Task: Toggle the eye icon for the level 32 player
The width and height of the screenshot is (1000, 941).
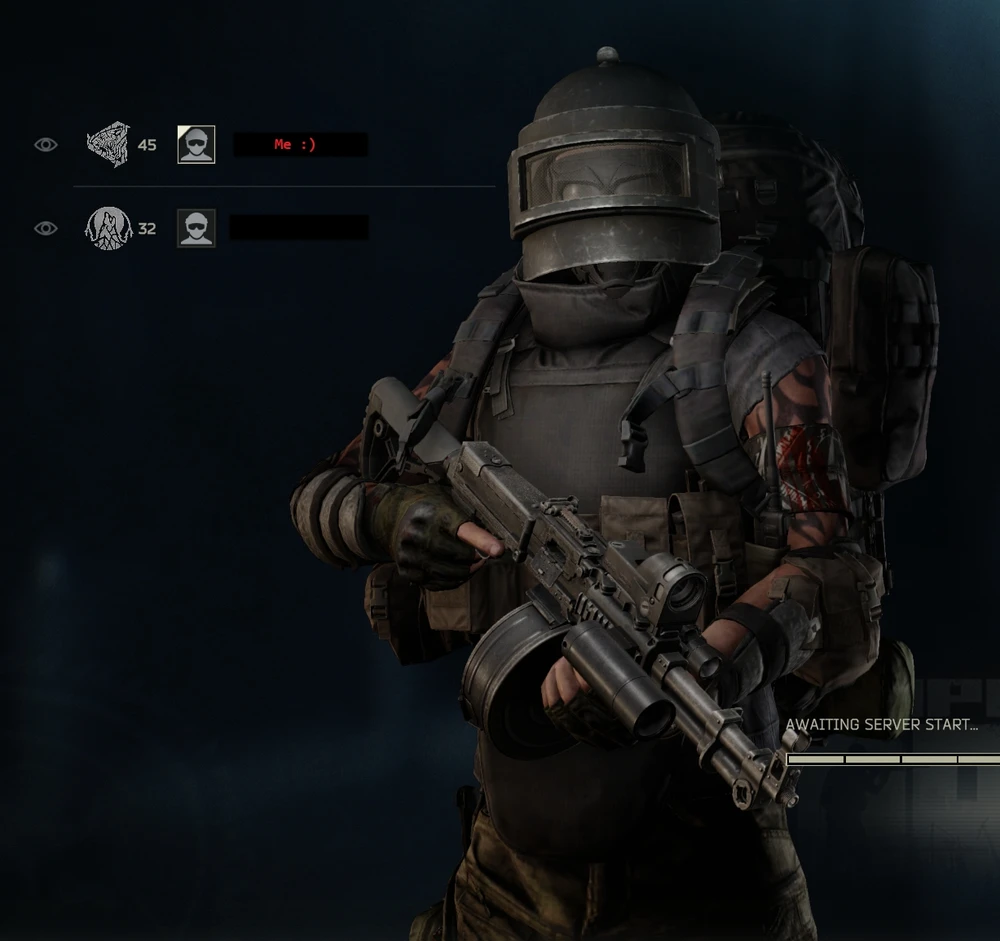Action: (x=46, y=228)
